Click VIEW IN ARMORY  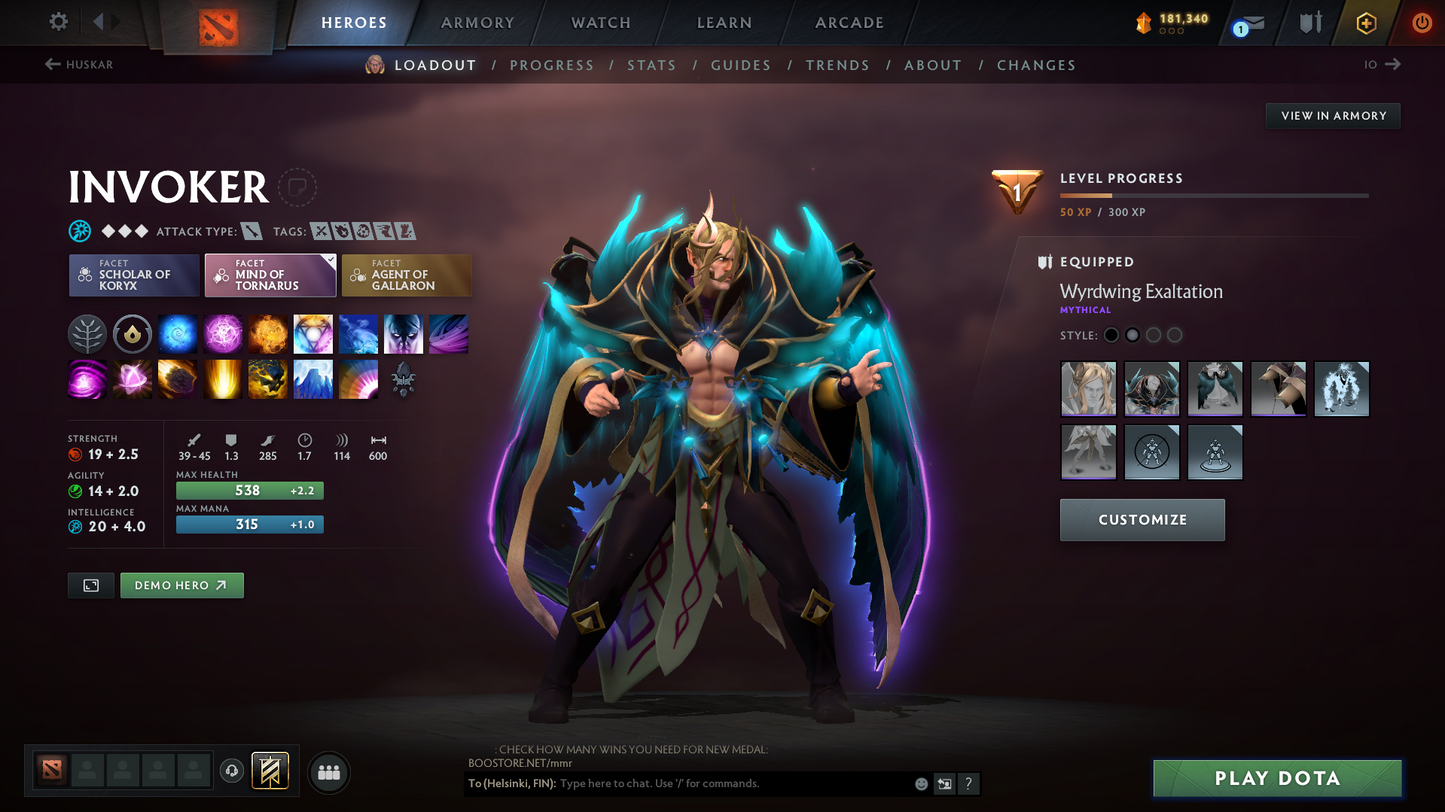point(1333,115)
